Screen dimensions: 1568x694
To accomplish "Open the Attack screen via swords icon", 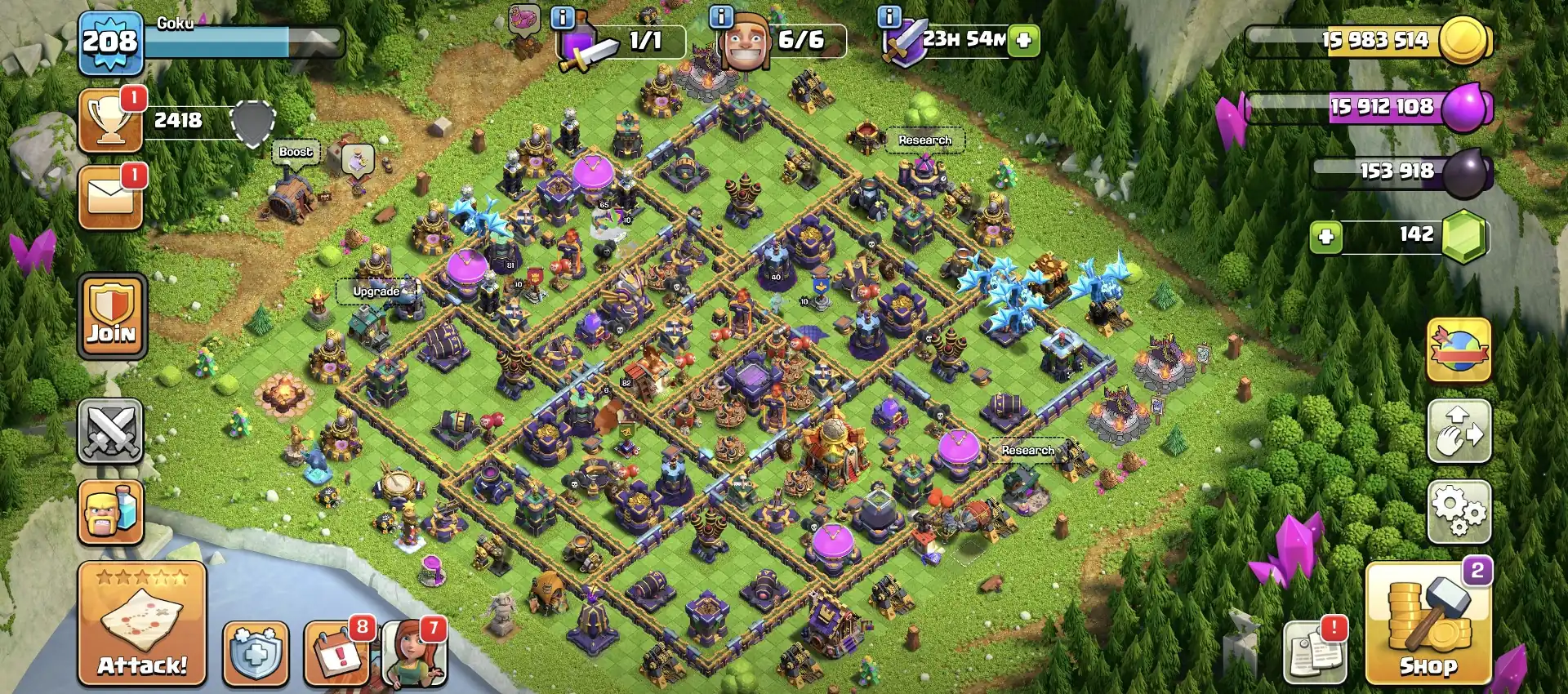I will coord(112,430).
